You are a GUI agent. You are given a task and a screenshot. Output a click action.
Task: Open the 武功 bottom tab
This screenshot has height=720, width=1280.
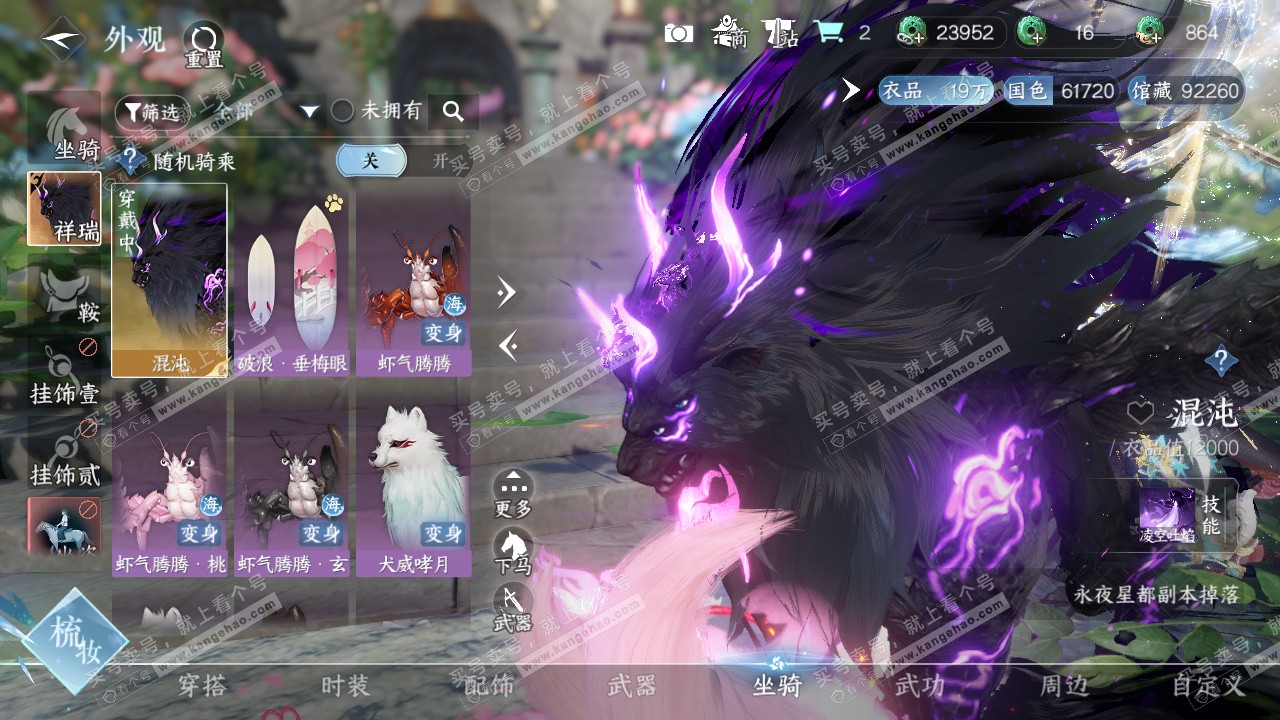pyautogui.click(x=919, y=686)
